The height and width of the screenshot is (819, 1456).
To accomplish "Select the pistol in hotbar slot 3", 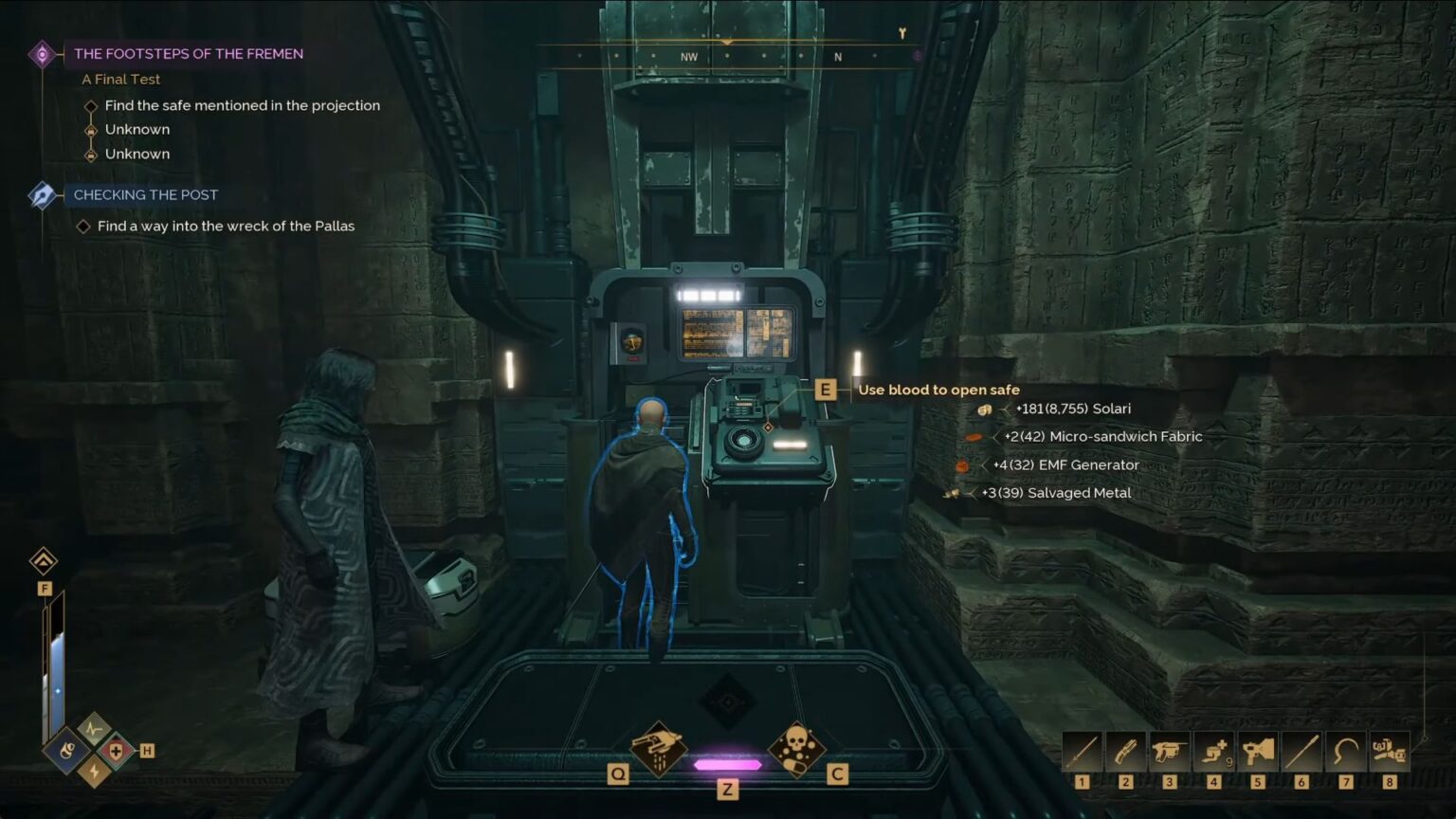I will coord(1170,752).
